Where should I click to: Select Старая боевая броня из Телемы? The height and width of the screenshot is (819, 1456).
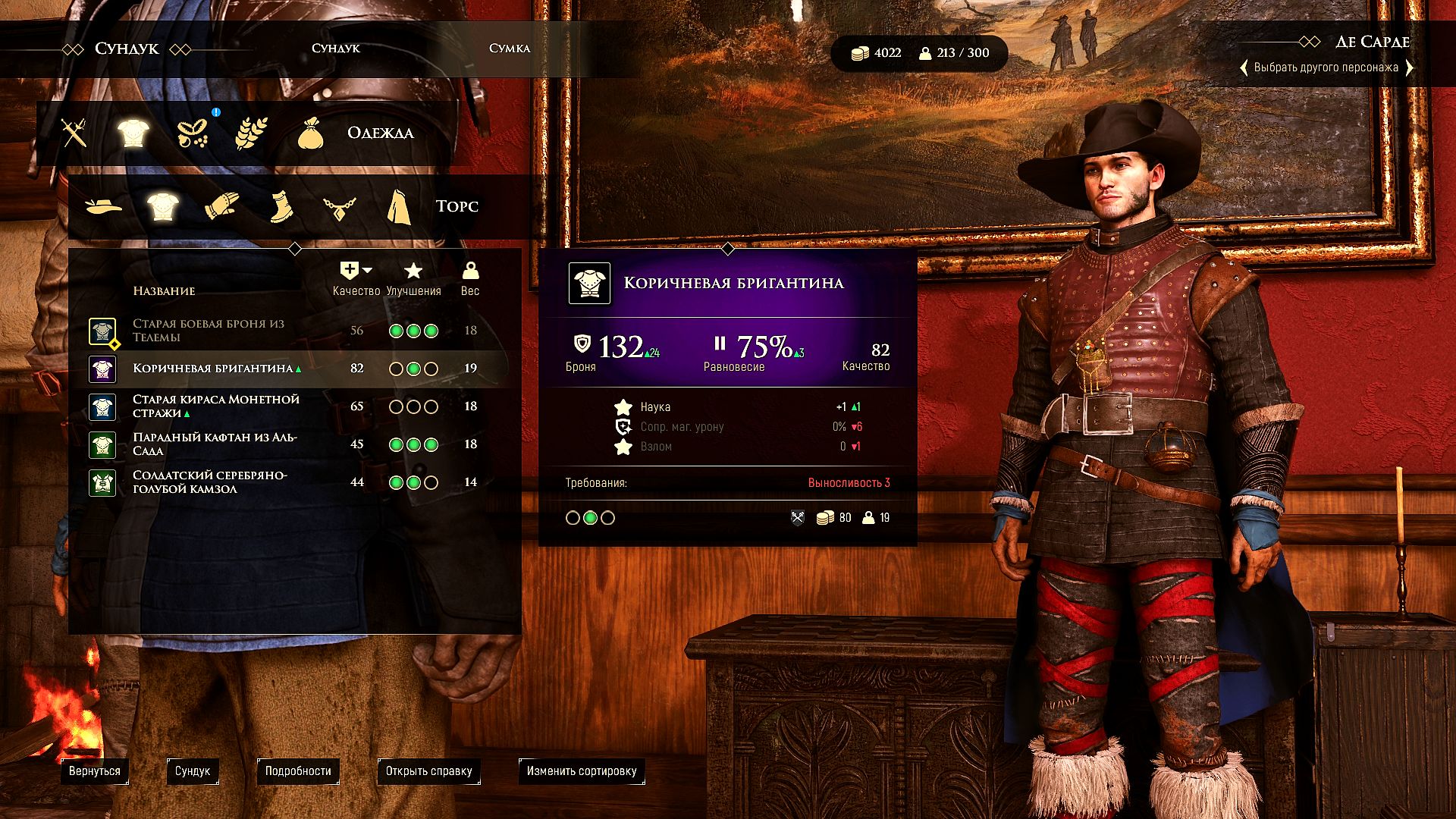pos(209,331)
